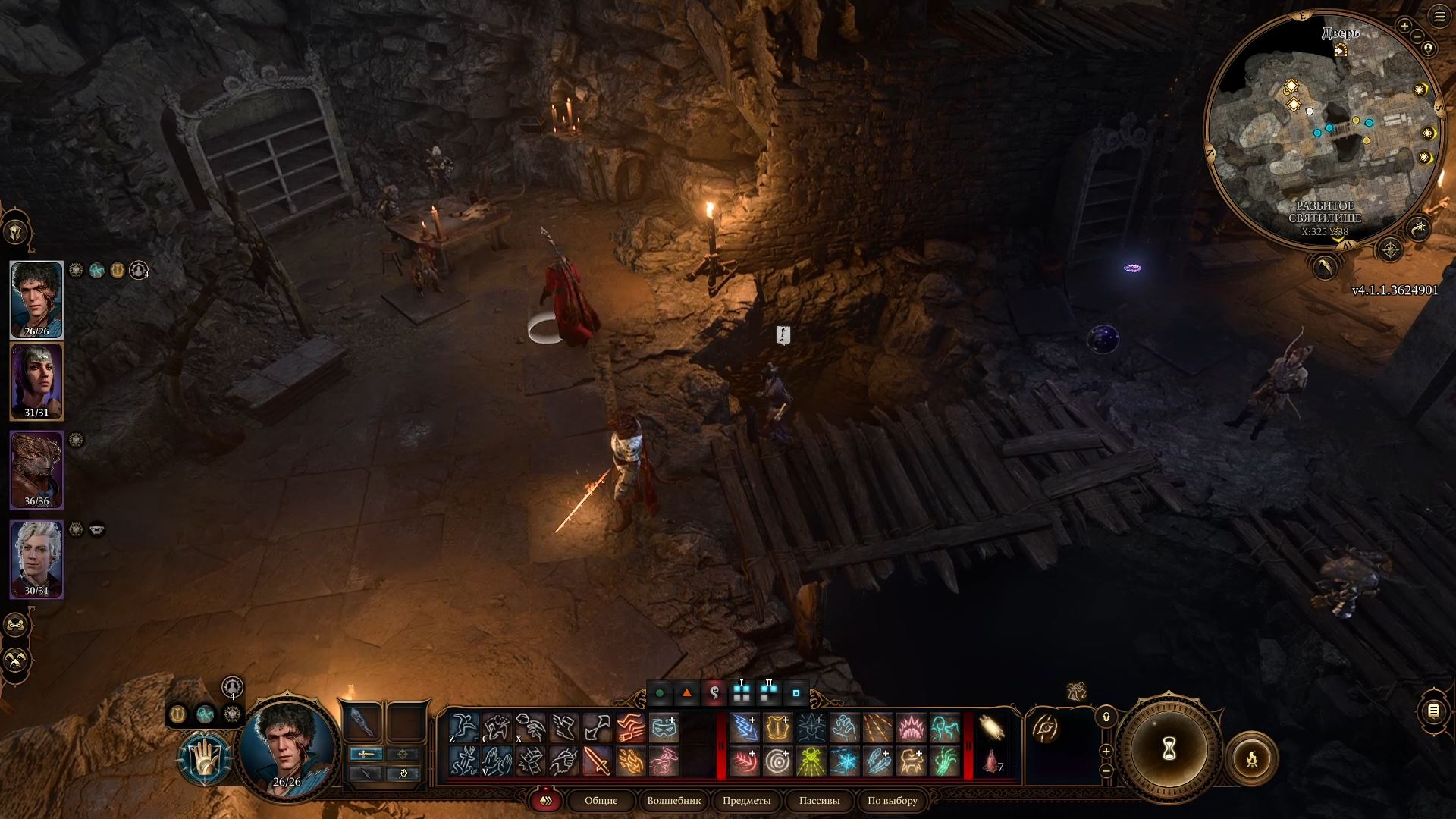Activate the glowing hand reaction button
Screen dimensions: 1456x819
[205, 758]
